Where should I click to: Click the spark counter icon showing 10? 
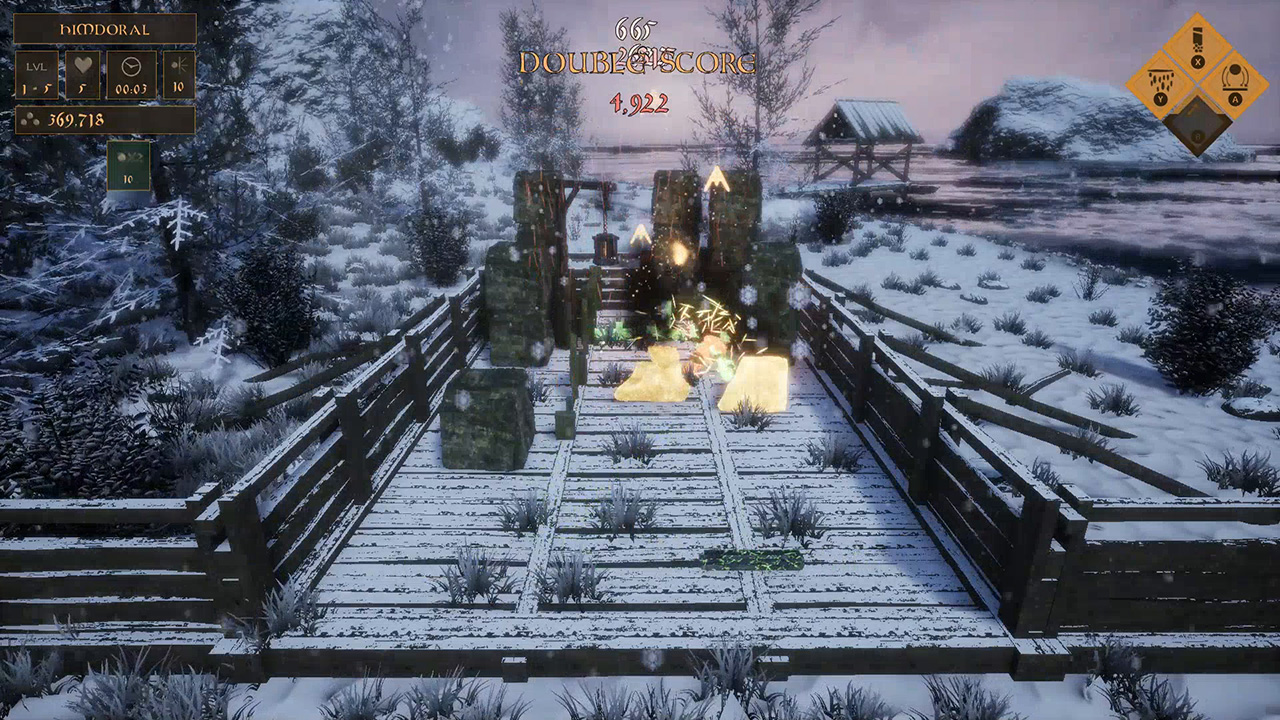tap(179, 70)
